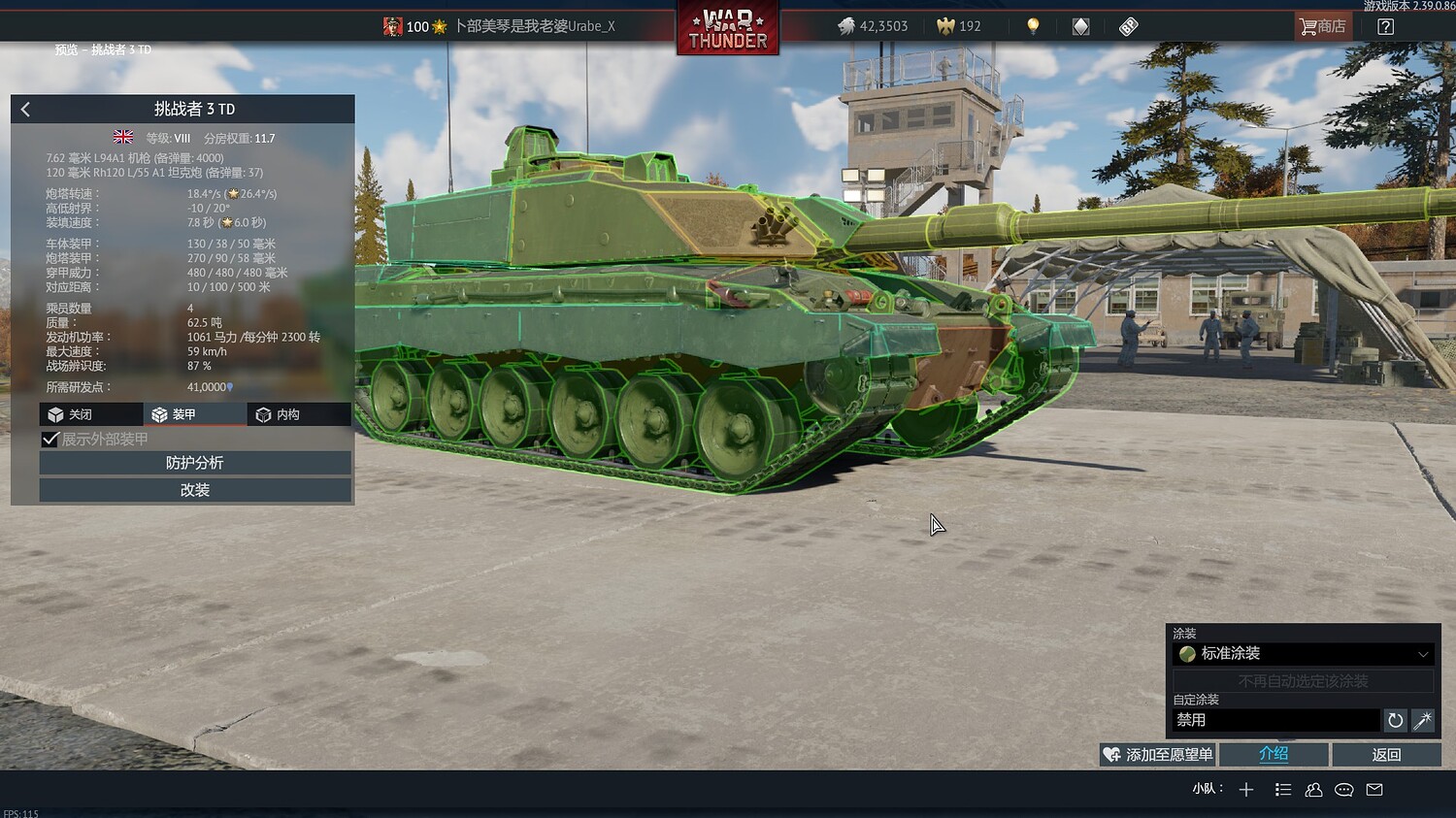Image resolution: width=1456 pixels, height=818 pixels.
Task: Open the help question mark icon
Action: [1387, 26]
